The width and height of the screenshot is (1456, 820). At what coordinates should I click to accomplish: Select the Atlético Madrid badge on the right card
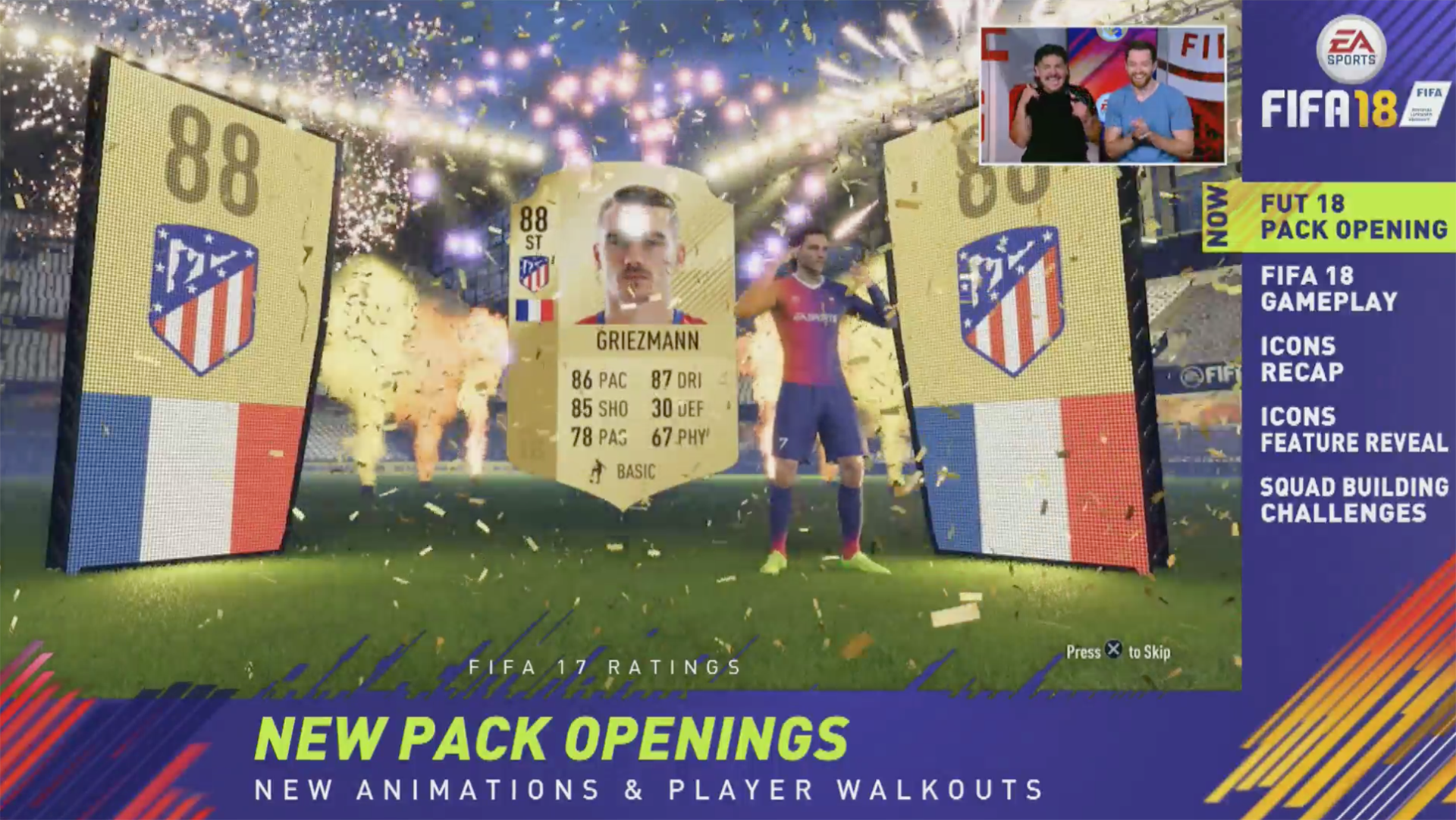[x=1011, y=300]
